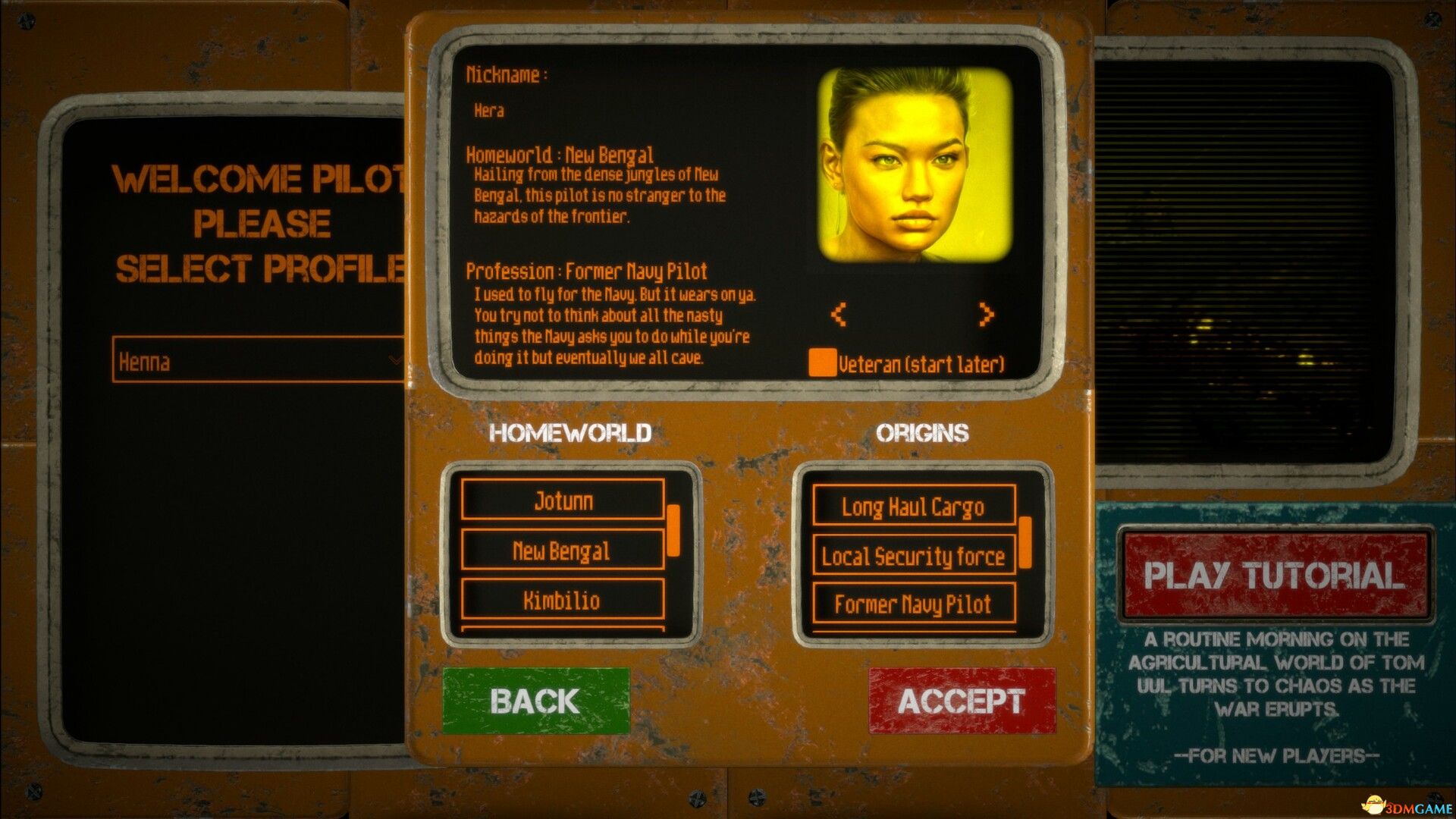This screenshot has height=819, width=1456.
Task: Pick the Local Security force origin
Action: pyautogui.click(x=914, y=557)
